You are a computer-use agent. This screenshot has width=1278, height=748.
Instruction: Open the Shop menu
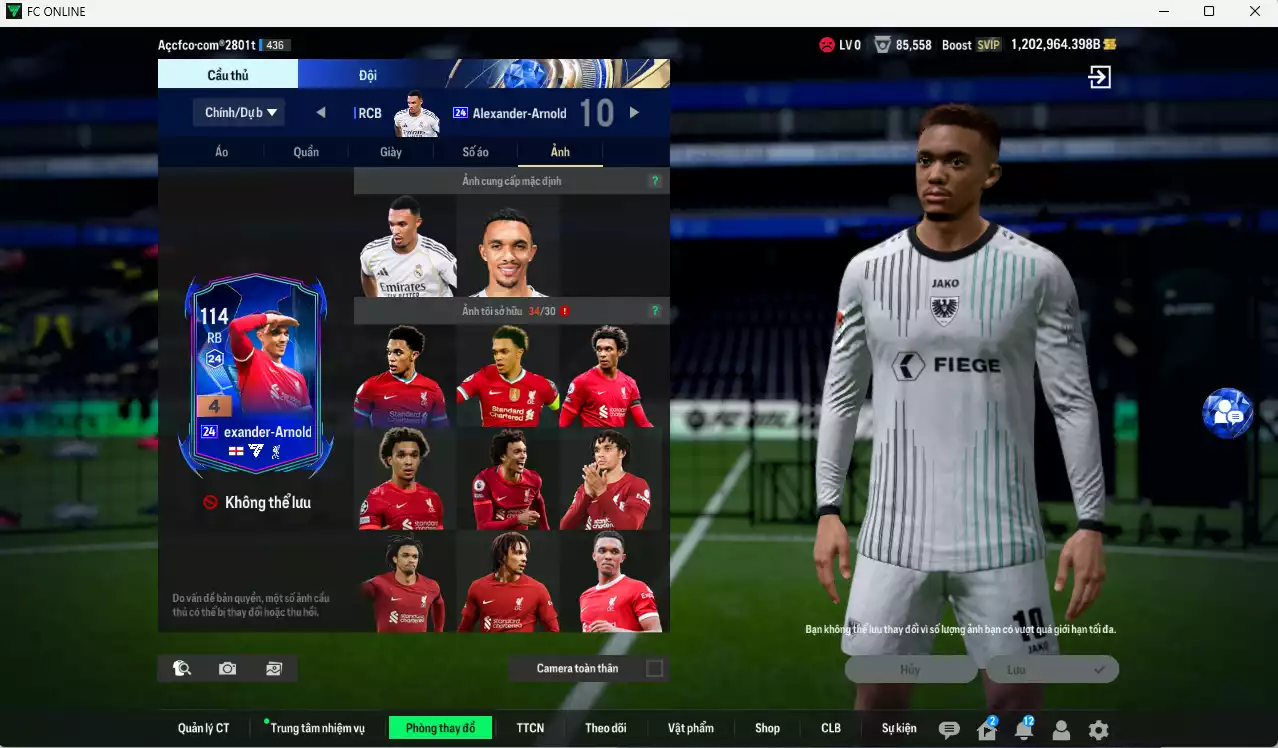click(767, 728)
